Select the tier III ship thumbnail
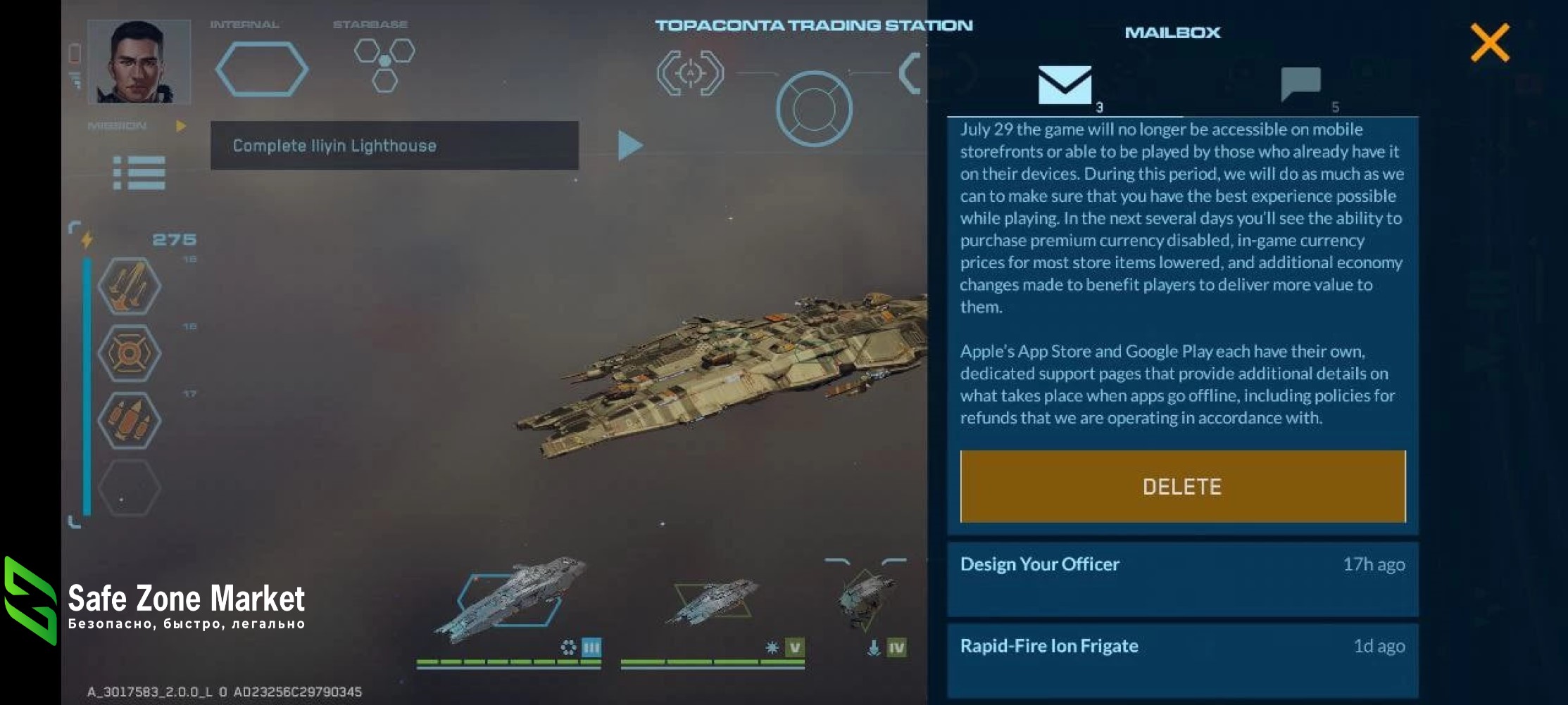 [x=510, y=600]
